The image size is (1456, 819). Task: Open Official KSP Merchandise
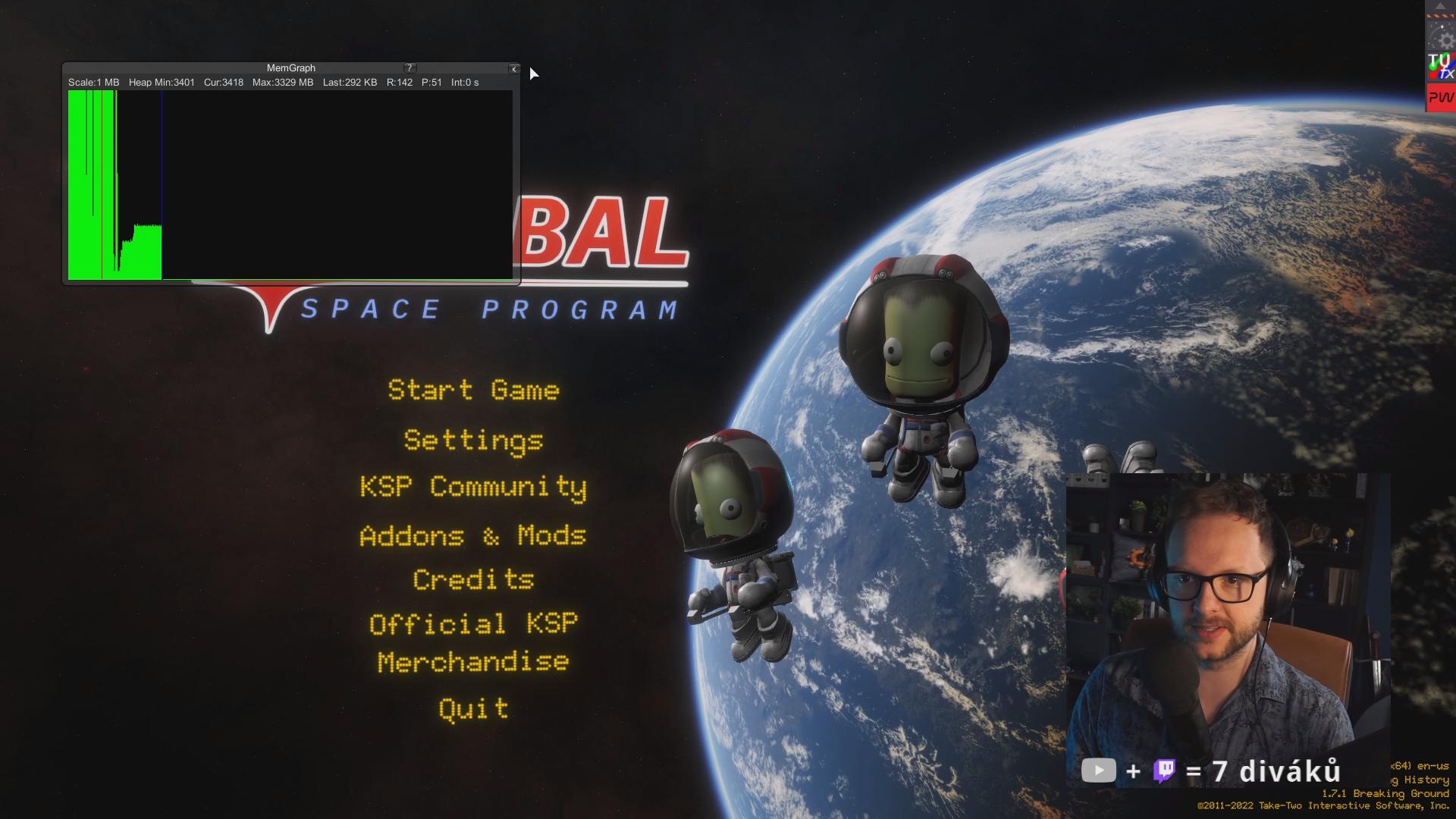tap(473, 643)
